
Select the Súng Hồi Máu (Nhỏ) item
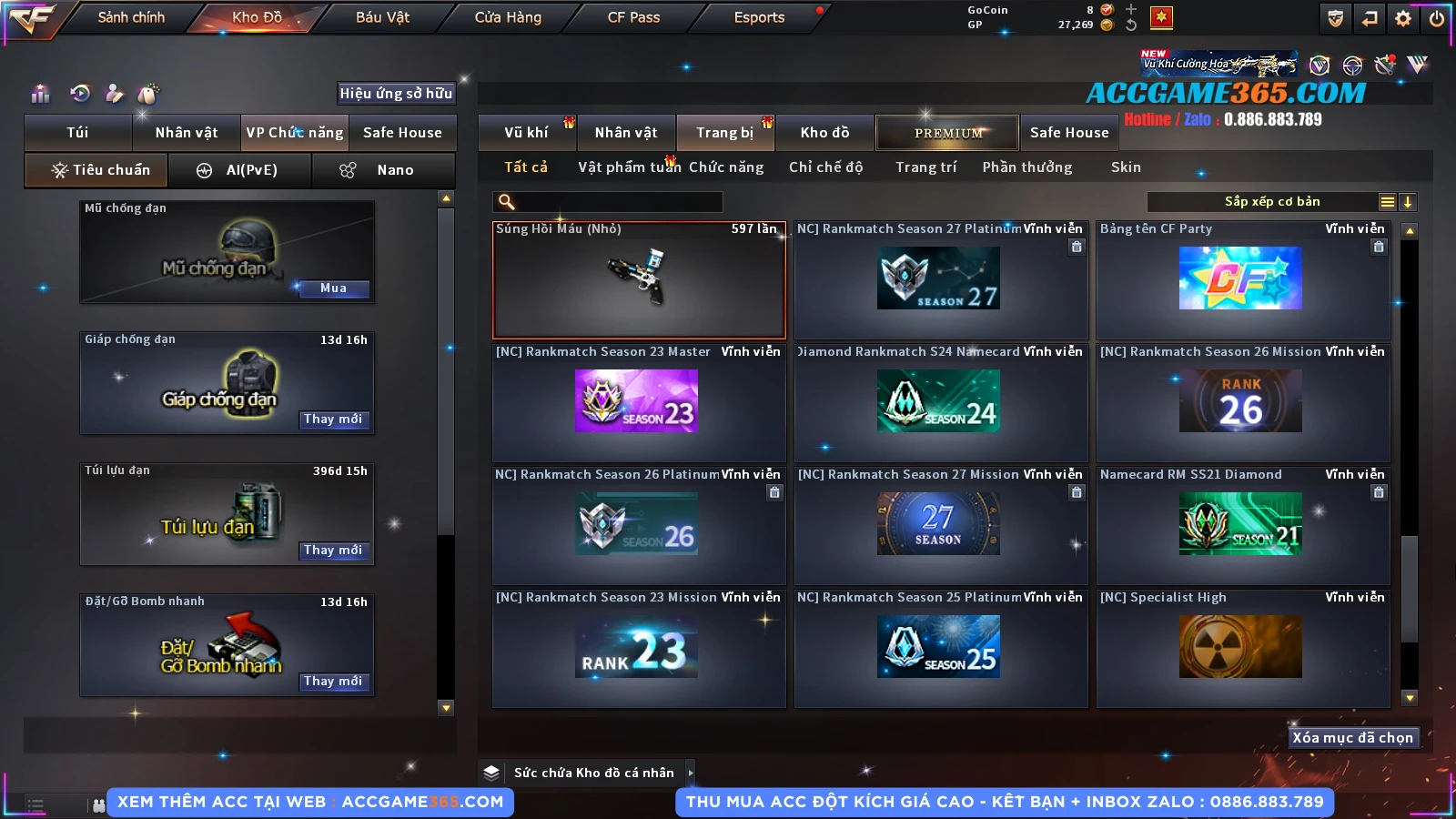point(639,280)
